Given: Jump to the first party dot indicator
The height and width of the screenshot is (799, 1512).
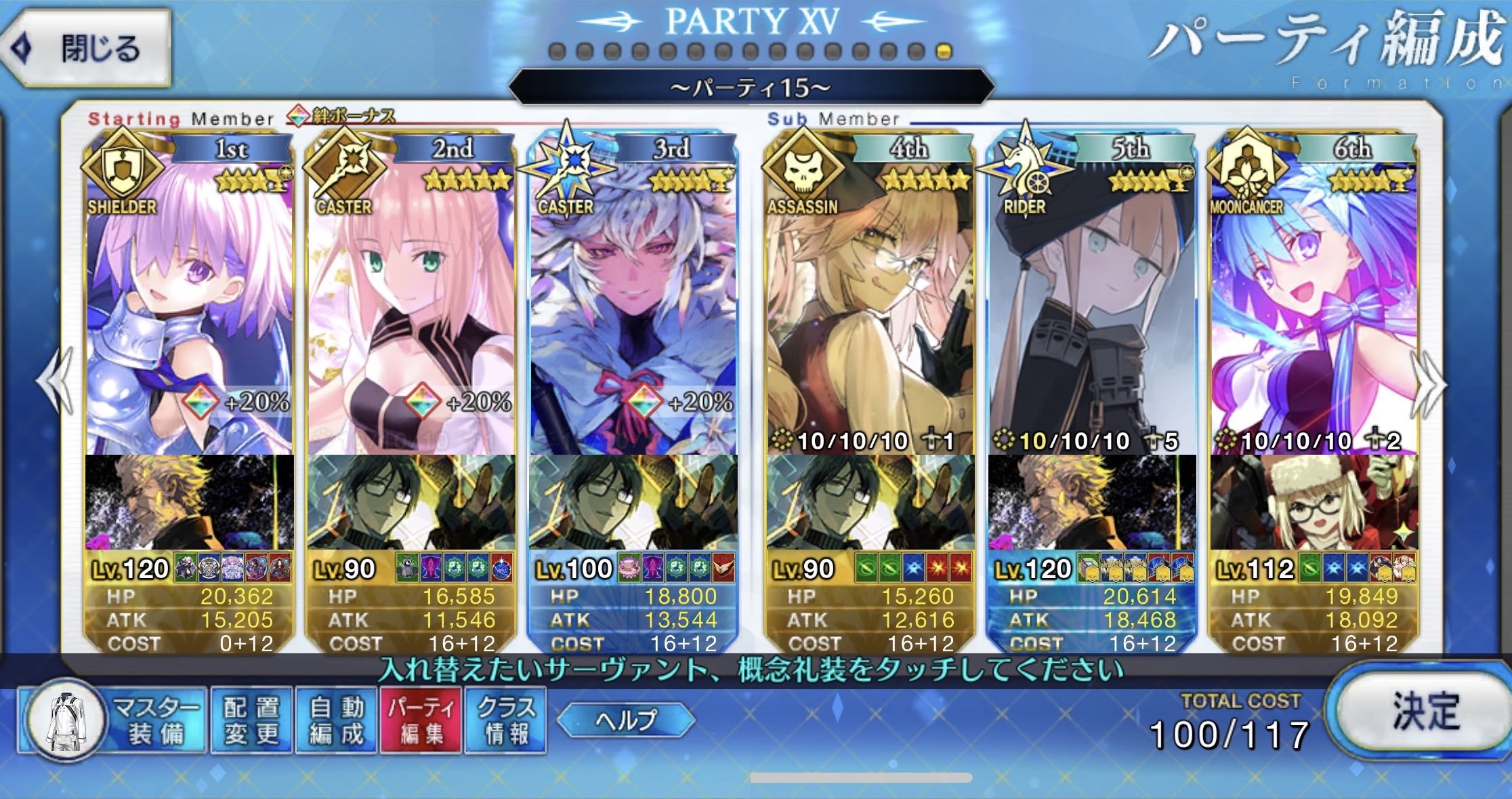Looking at the screenshot, I should [x=557, y=52].
